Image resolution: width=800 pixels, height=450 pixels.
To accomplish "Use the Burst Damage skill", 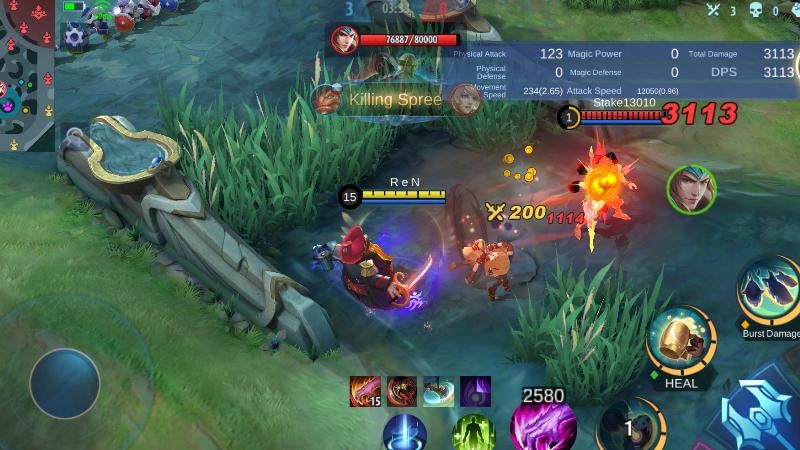I will 770,292.
